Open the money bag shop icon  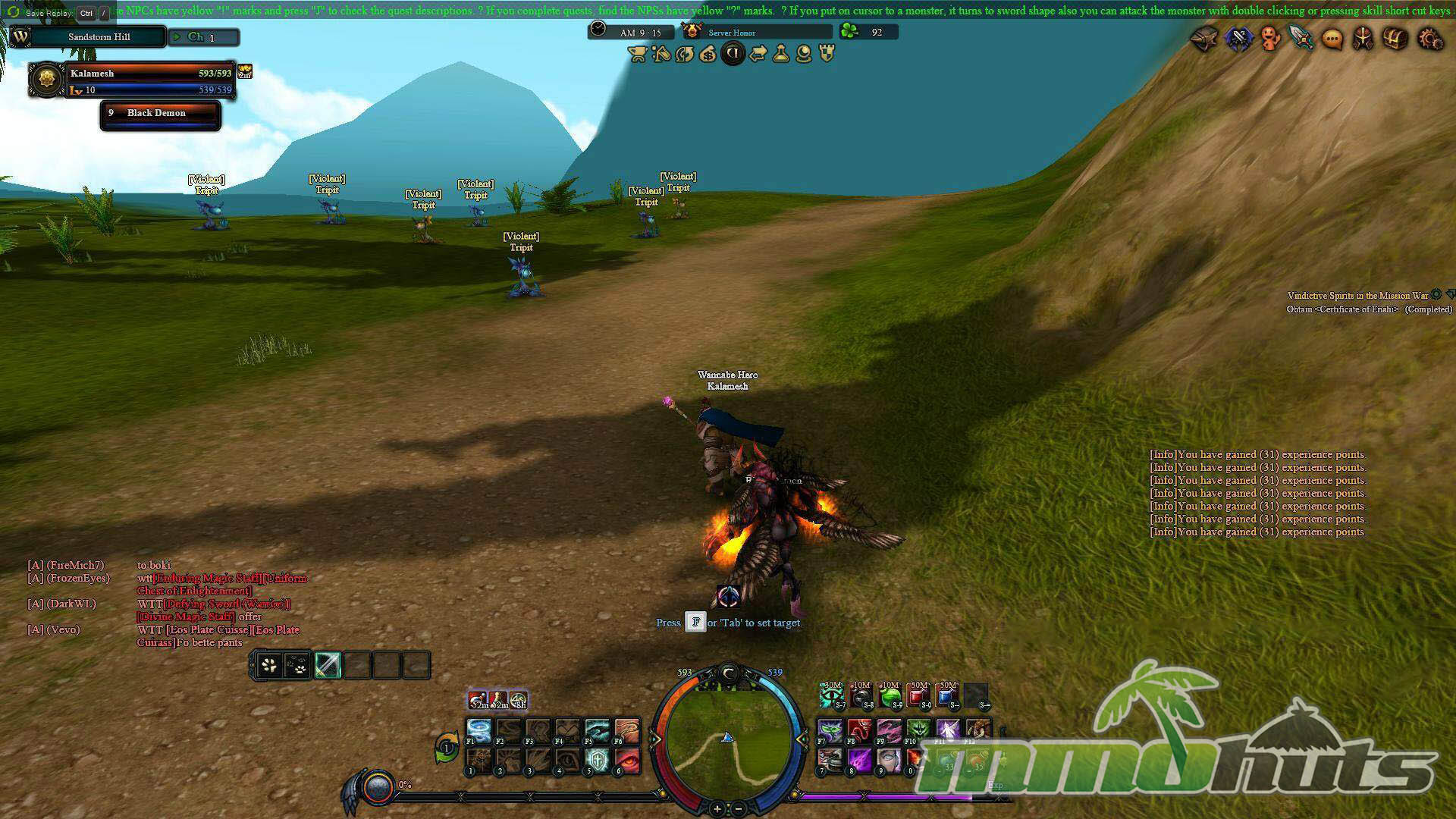tap(708, 54)
